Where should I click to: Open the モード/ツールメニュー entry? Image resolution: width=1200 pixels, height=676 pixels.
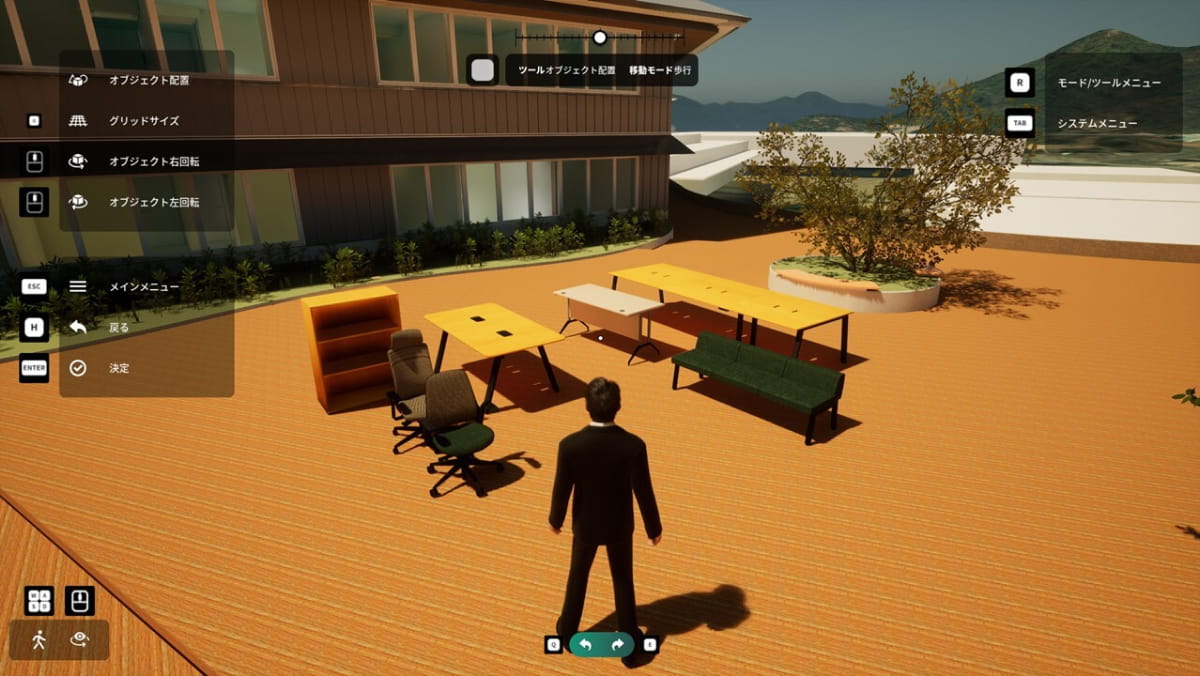pos(1109,83)
